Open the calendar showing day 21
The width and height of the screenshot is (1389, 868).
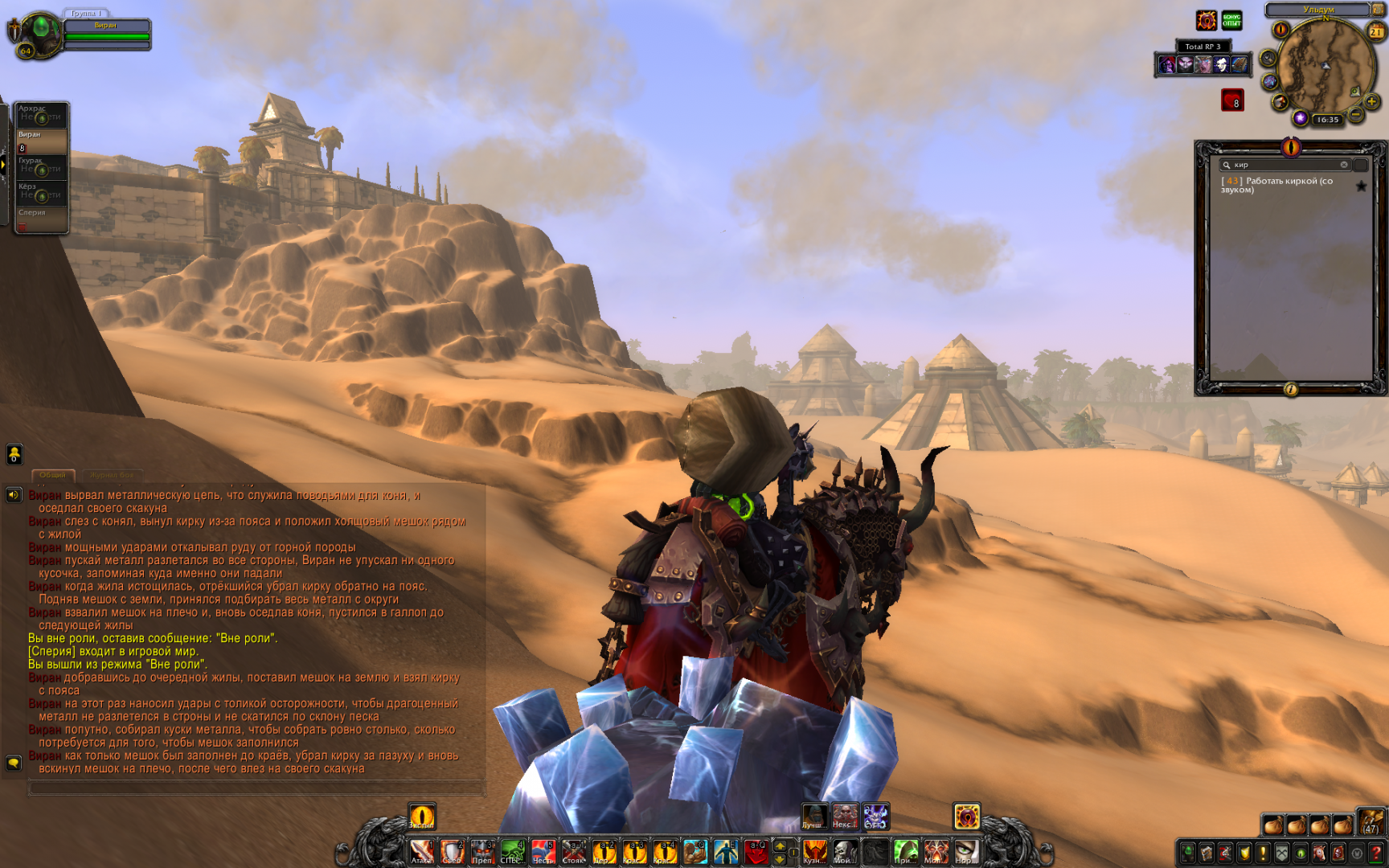coord(1376,31)
